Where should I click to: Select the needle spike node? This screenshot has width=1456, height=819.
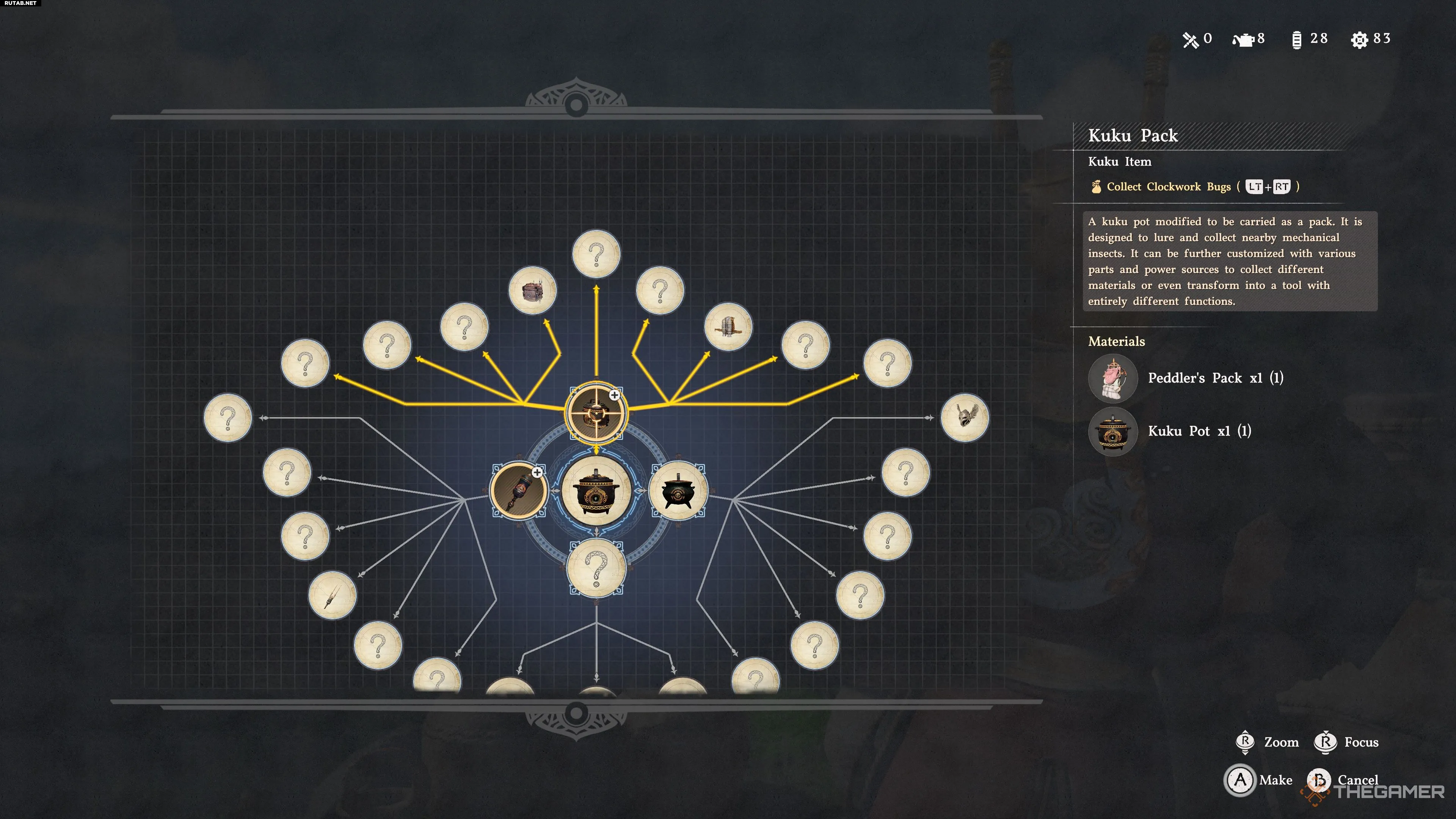pos(333,595)
